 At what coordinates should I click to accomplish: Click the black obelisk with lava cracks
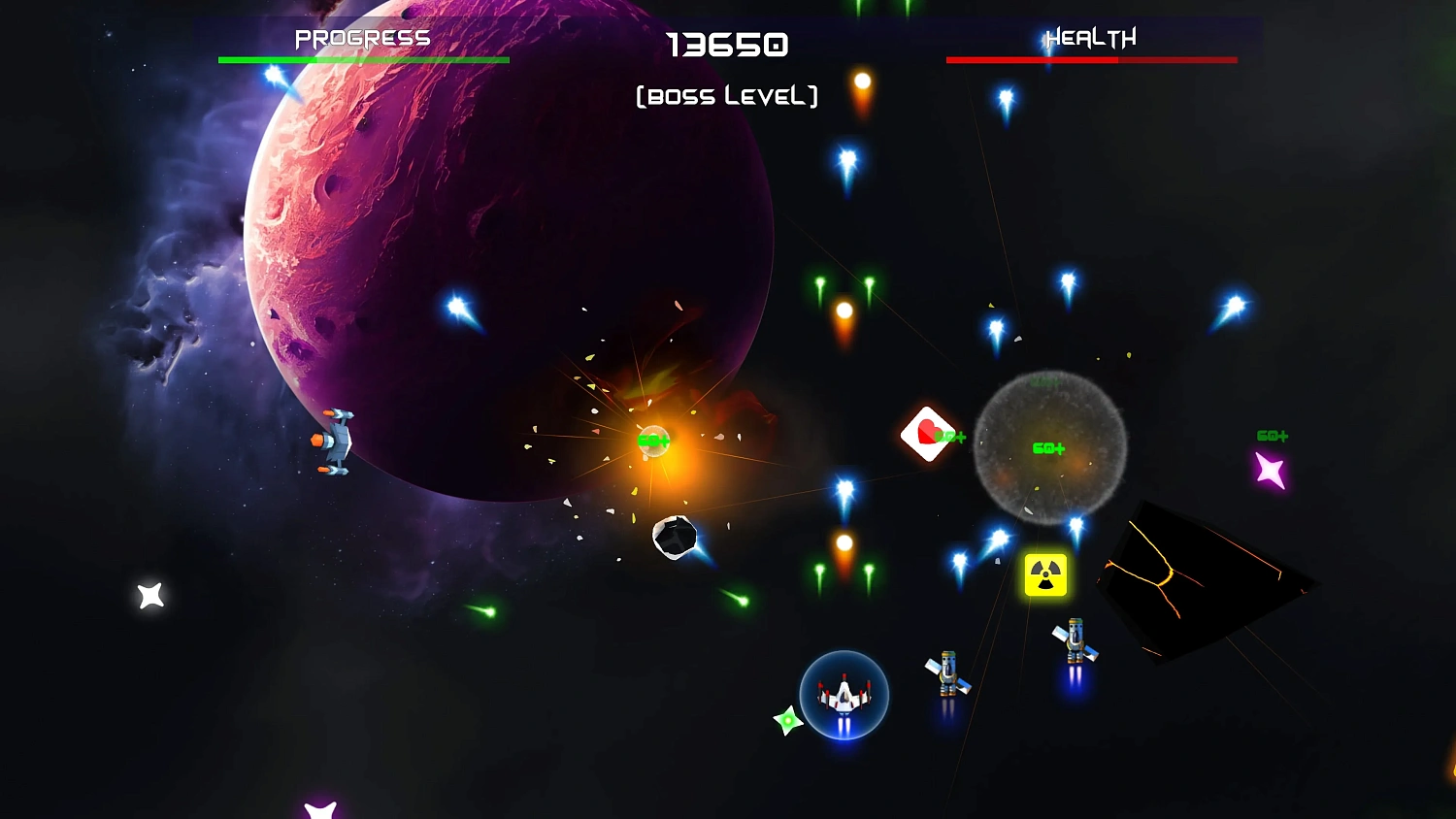coord(1204,577)
